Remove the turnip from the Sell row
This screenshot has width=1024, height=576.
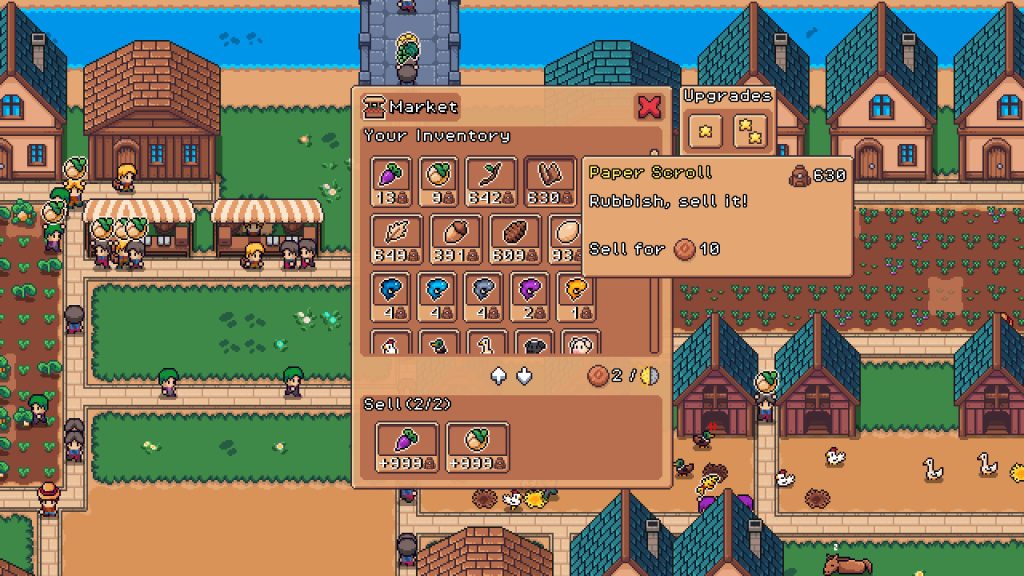477,446
